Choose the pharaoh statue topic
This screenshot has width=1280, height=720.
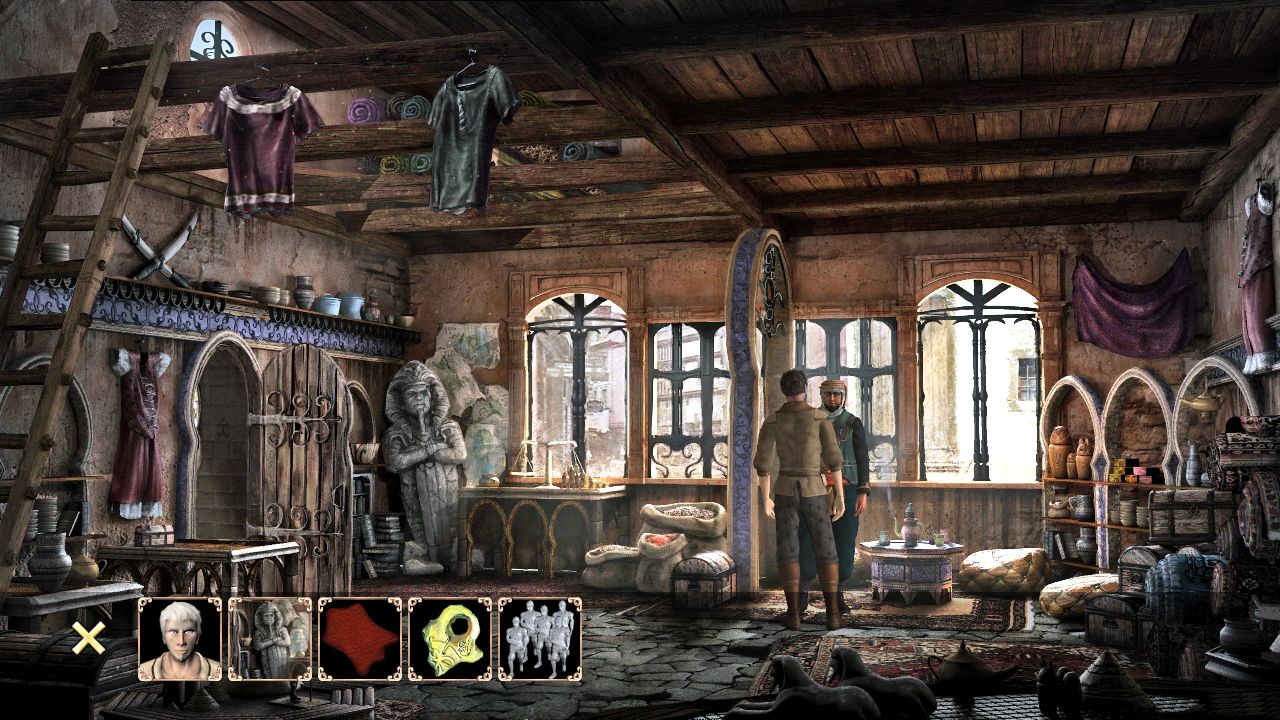(270, 640)
